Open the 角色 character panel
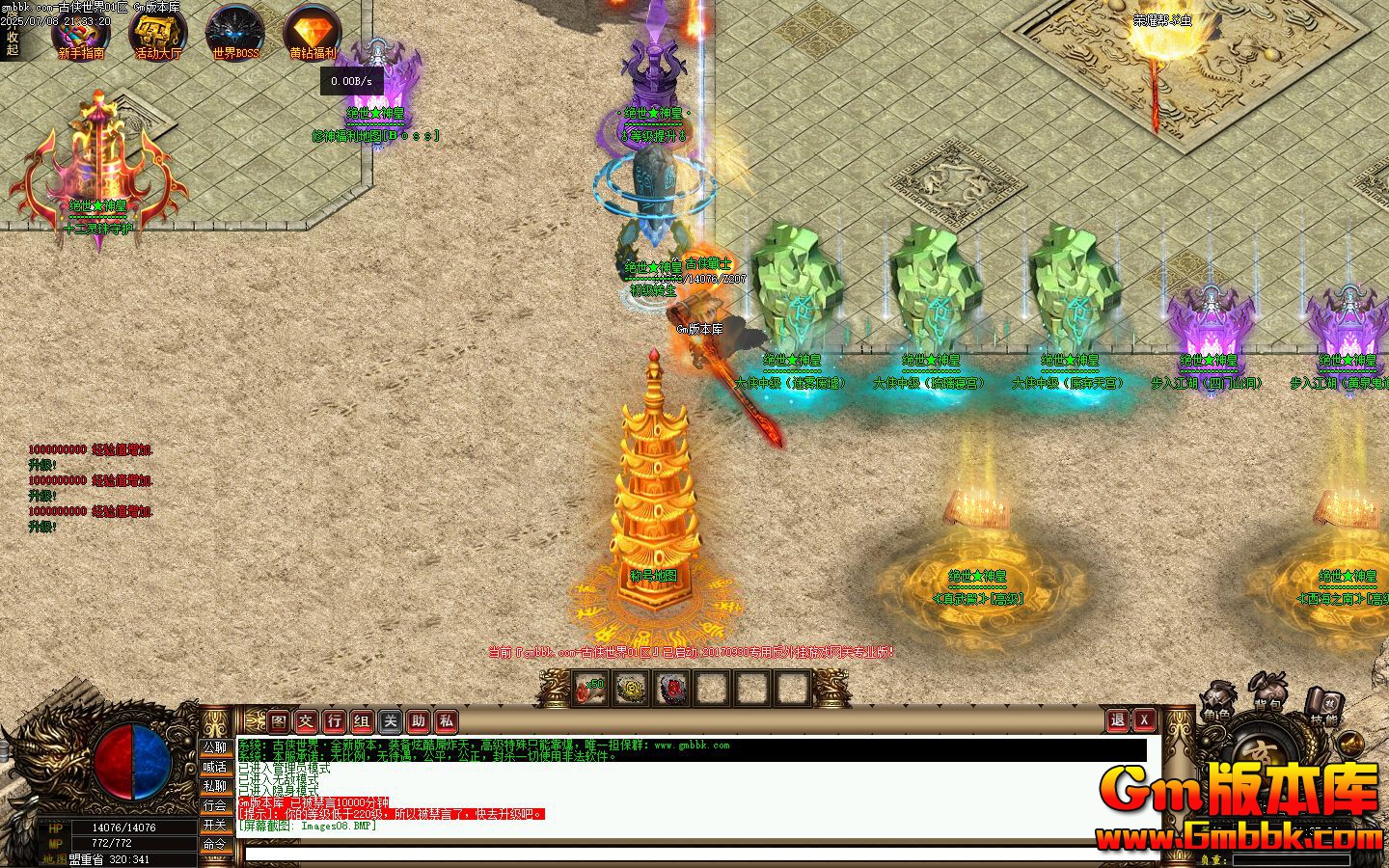This screenshot has height=868, width=1389. [x=1217, y=706]
